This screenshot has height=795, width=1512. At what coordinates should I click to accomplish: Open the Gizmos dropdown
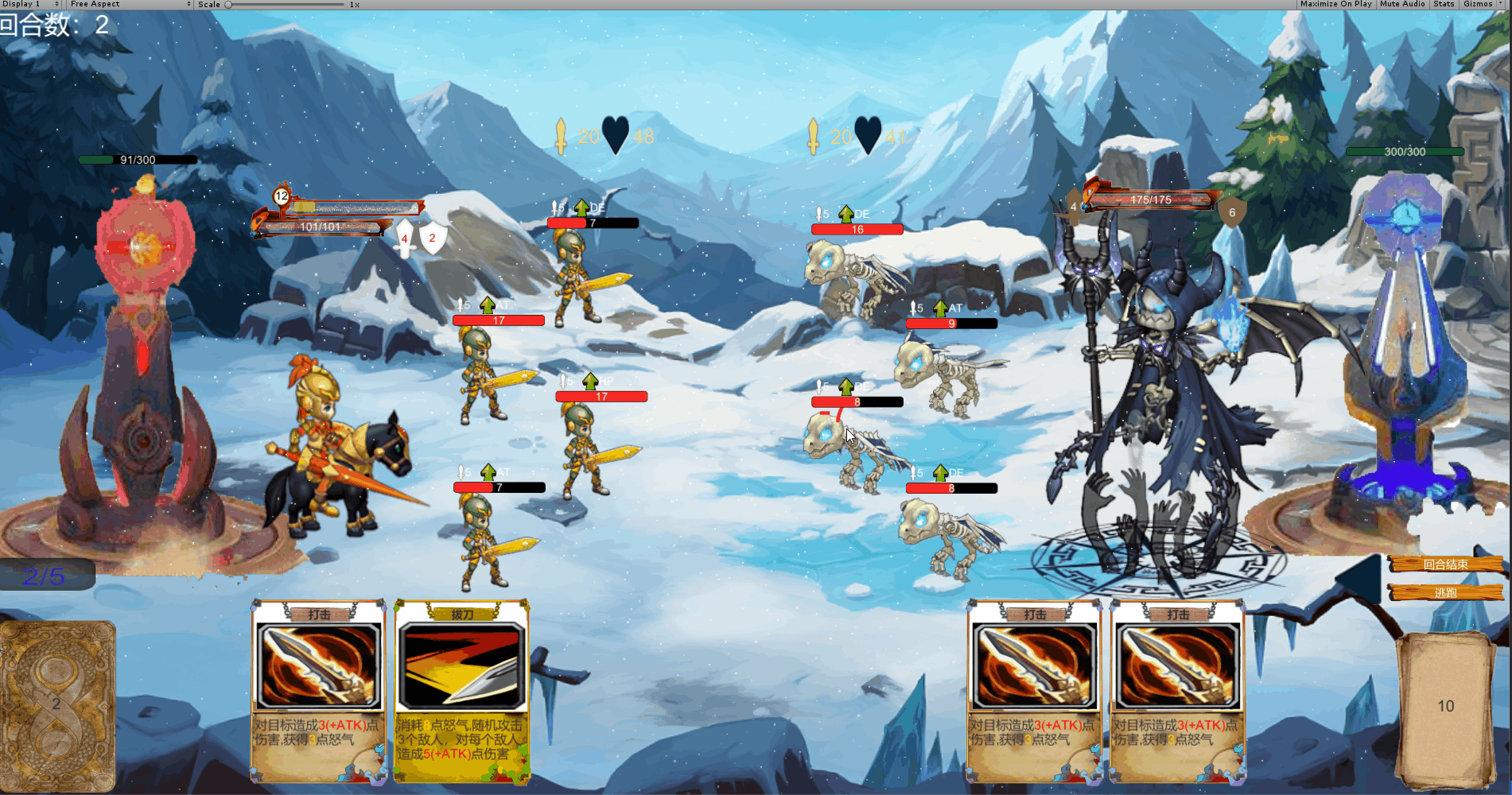click(1481, 4)
